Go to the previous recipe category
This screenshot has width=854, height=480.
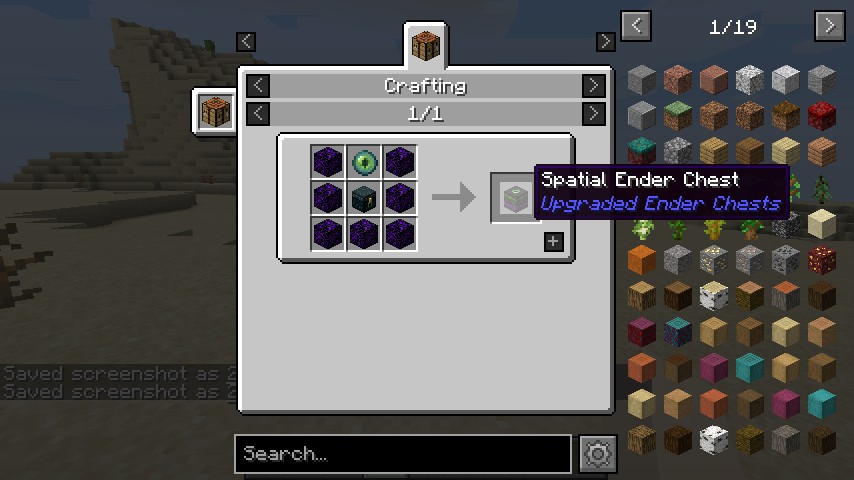258,86
